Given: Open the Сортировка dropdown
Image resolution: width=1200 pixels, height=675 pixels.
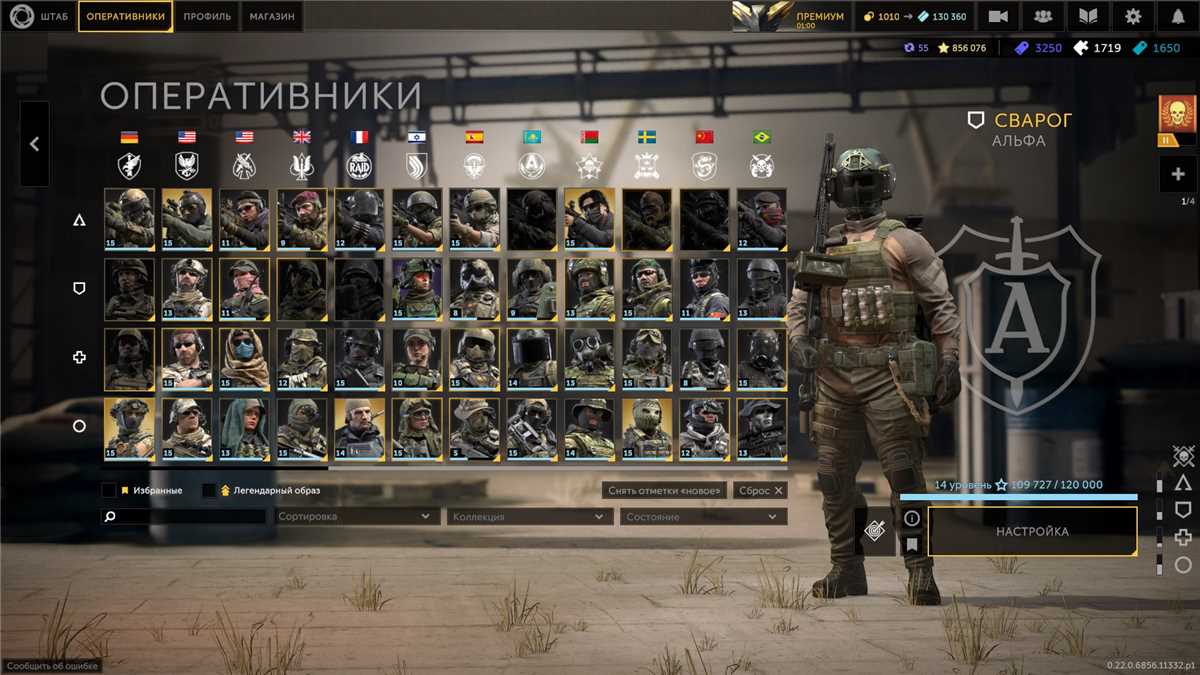Looking at the screenshot, I should pos(356,517).
